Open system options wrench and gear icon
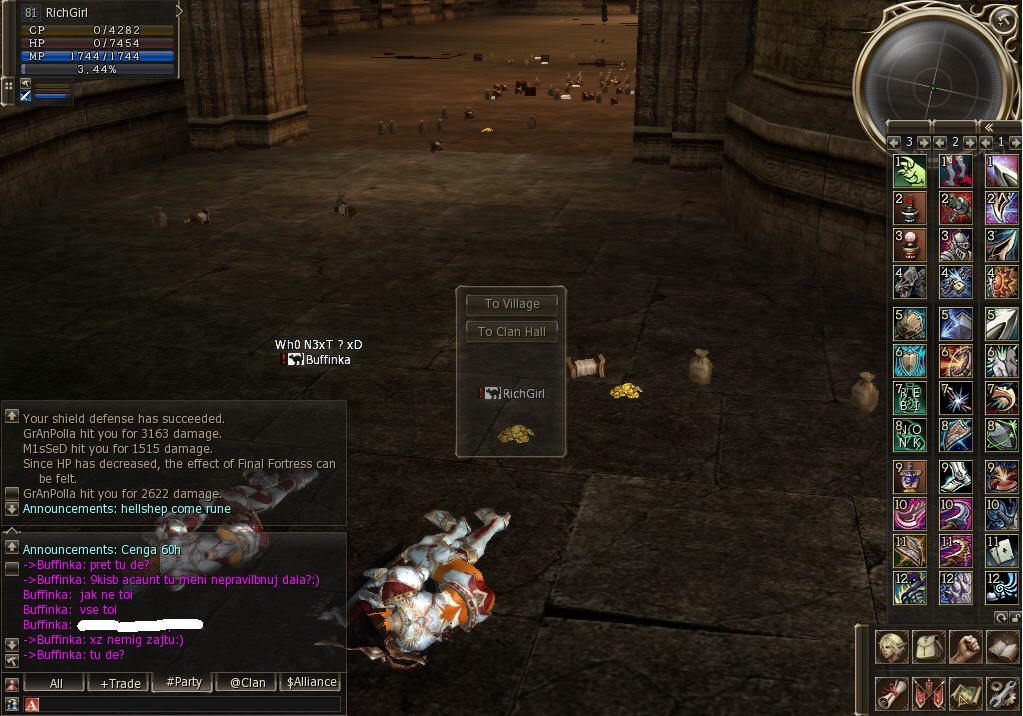The width and height of the screenshot is (1023, 716). tap(1001, 692)
